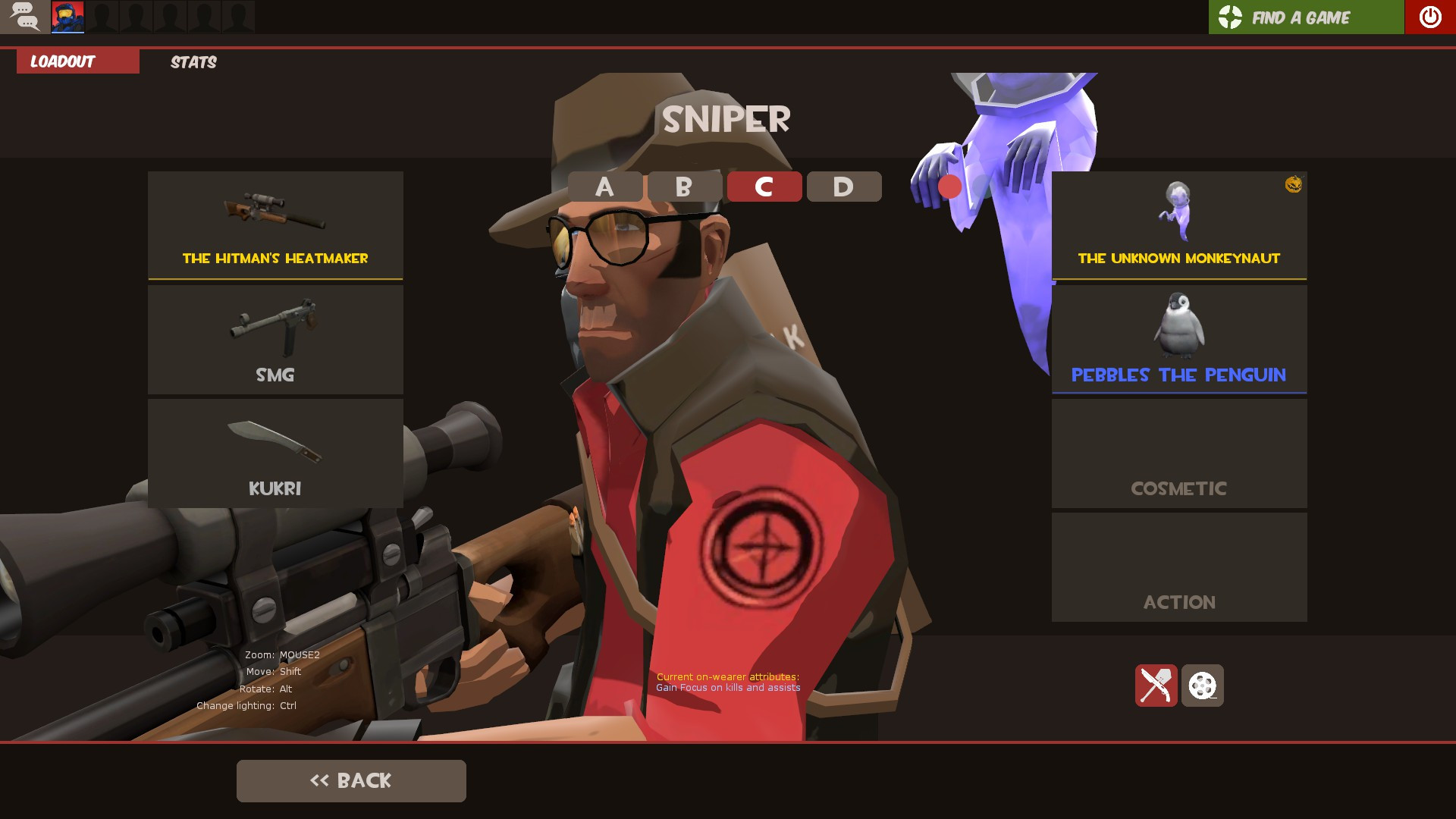
Task: Open the weapons loadout icon (crossed knife and shovel)
Action: (1156, 685)
